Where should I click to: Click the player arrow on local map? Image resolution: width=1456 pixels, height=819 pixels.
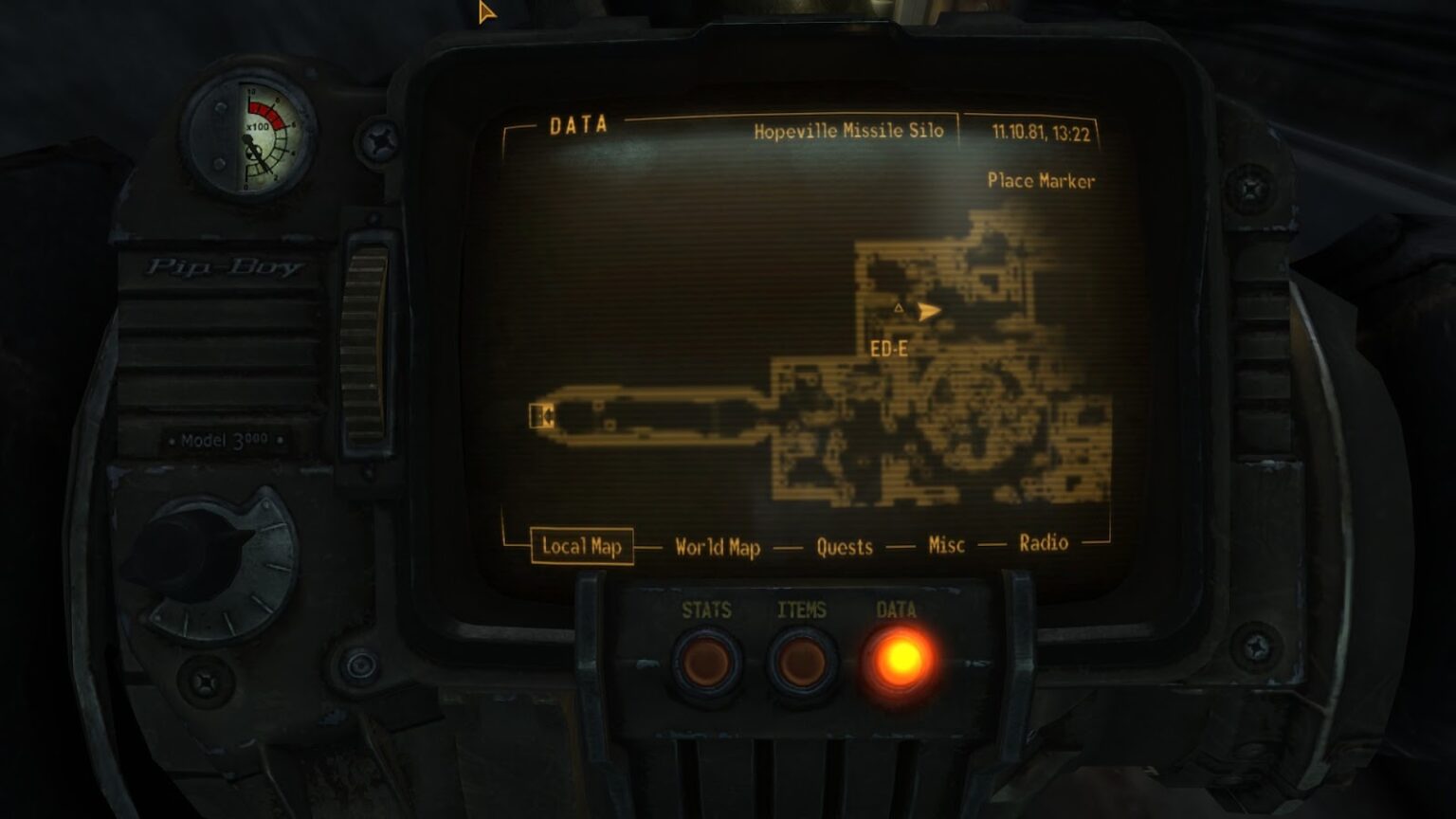click(929, 310)
